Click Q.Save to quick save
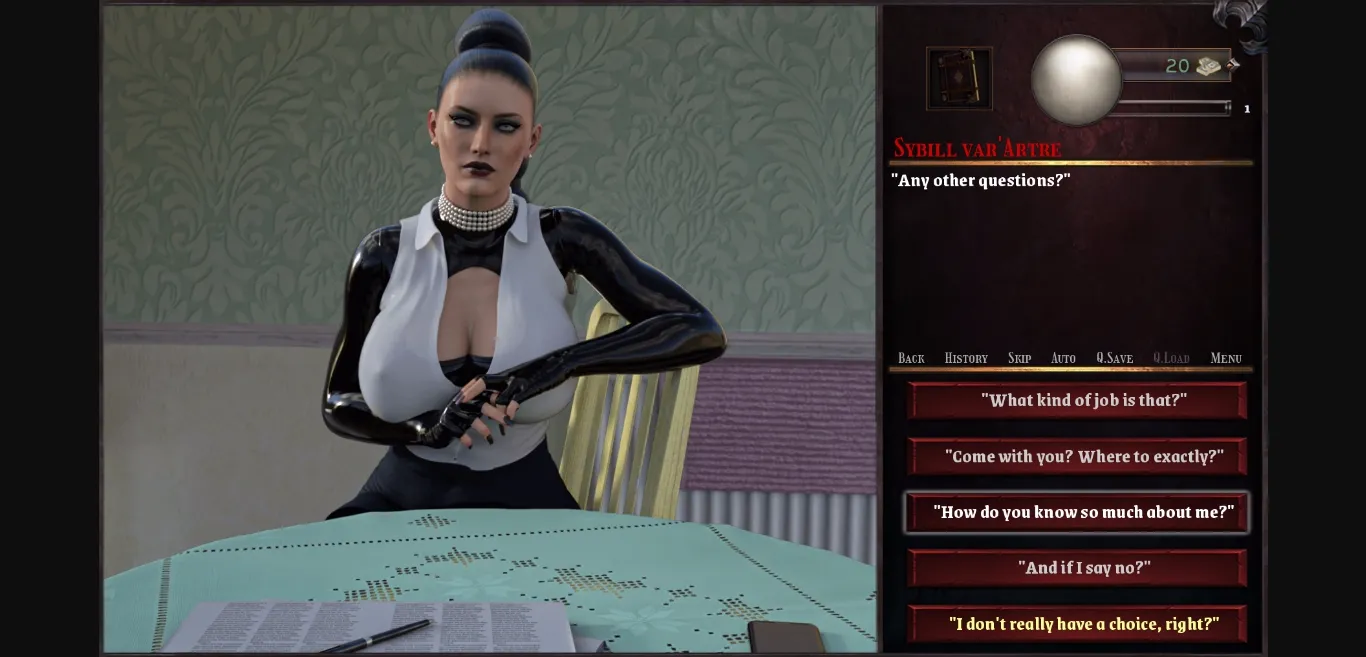Image resolution: width=1366 pixels, height=657 pixels. (1114, 358)
